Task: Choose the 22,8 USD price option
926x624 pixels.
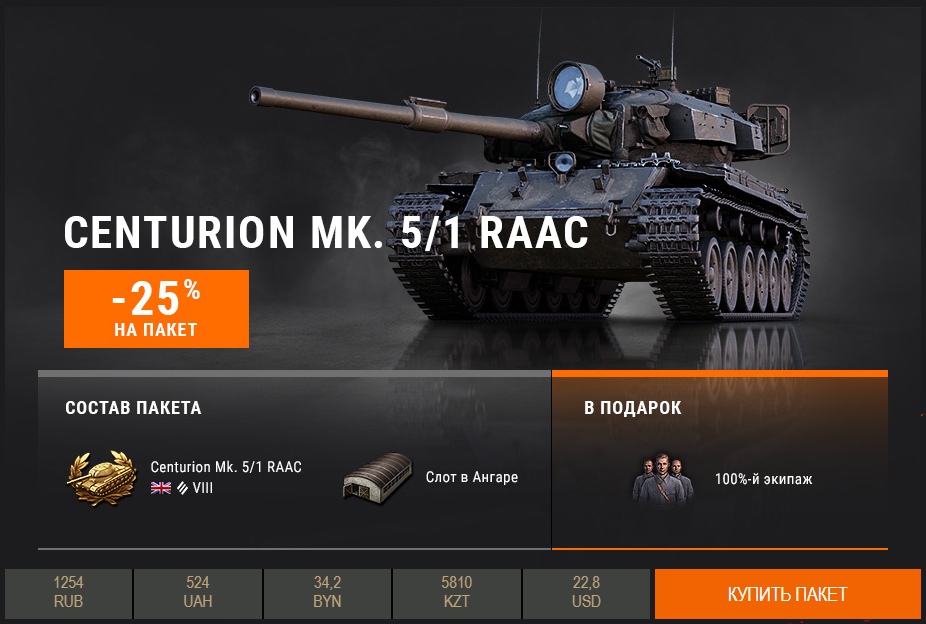Action: point(587,593)
